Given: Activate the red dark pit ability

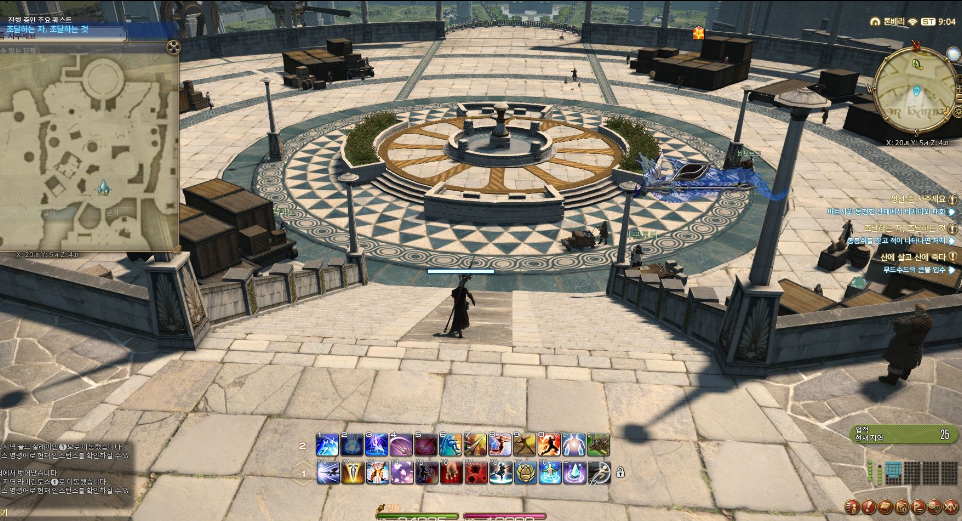Looking at the screenshot, I should tap(474, 472).
